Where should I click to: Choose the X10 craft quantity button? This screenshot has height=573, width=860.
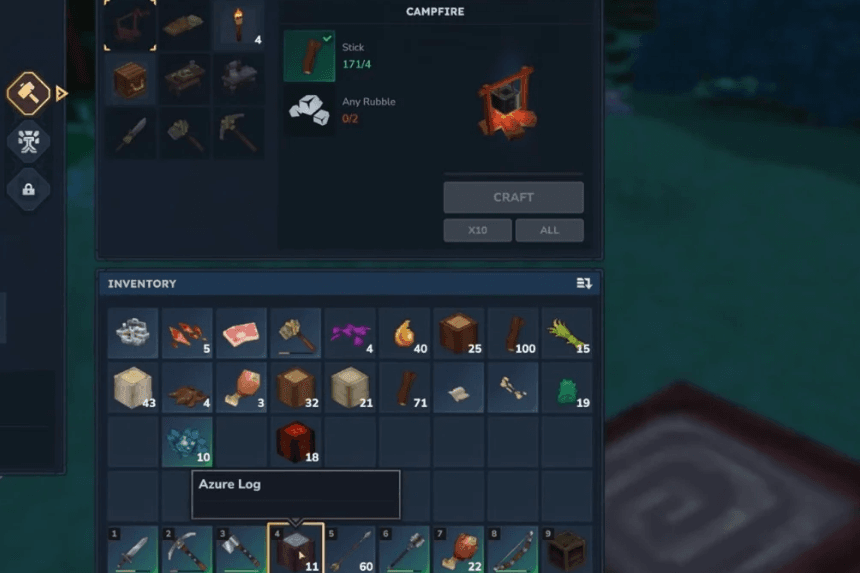478,230
